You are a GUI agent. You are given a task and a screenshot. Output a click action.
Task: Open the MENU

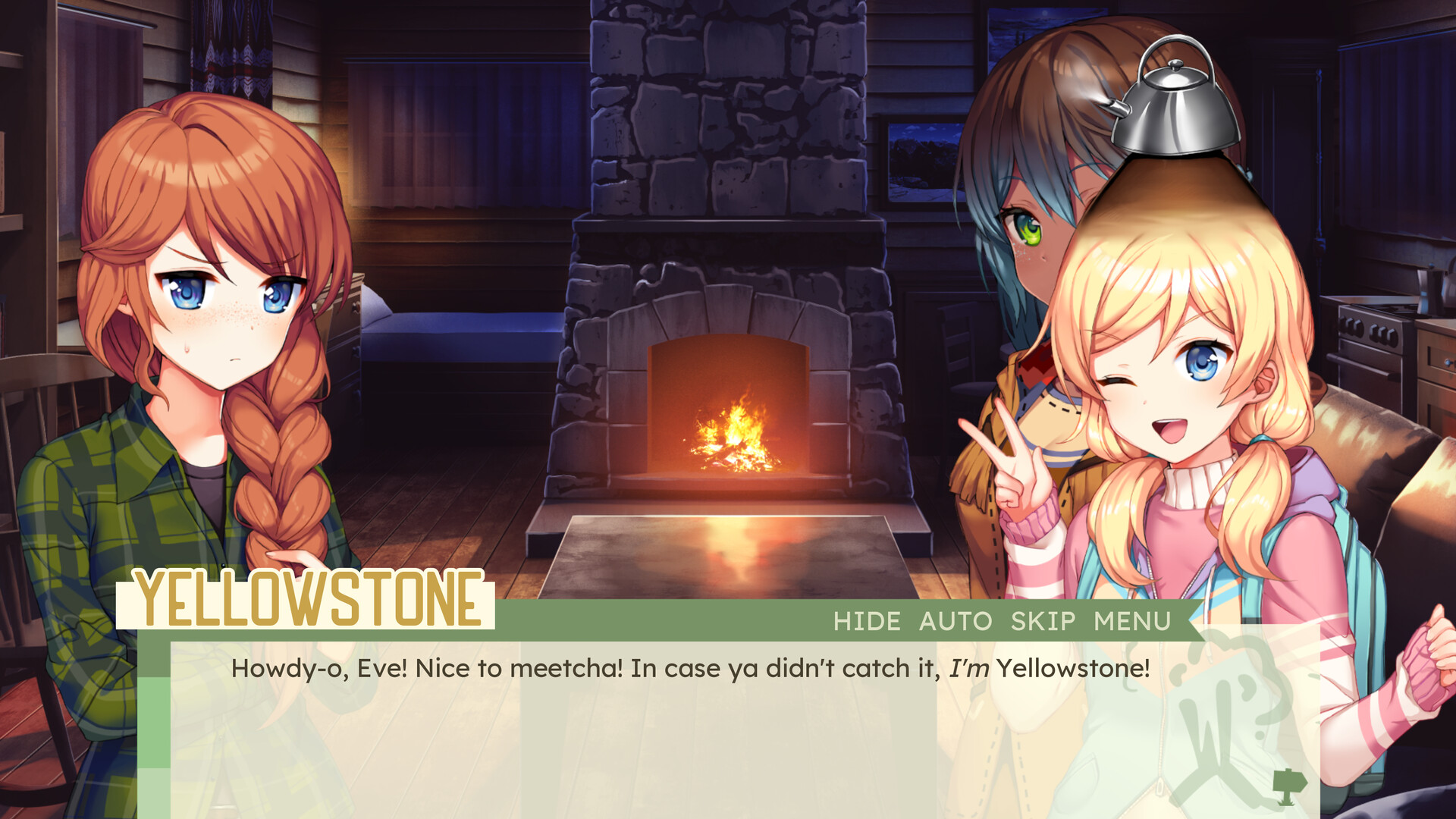pos(1132,621)
